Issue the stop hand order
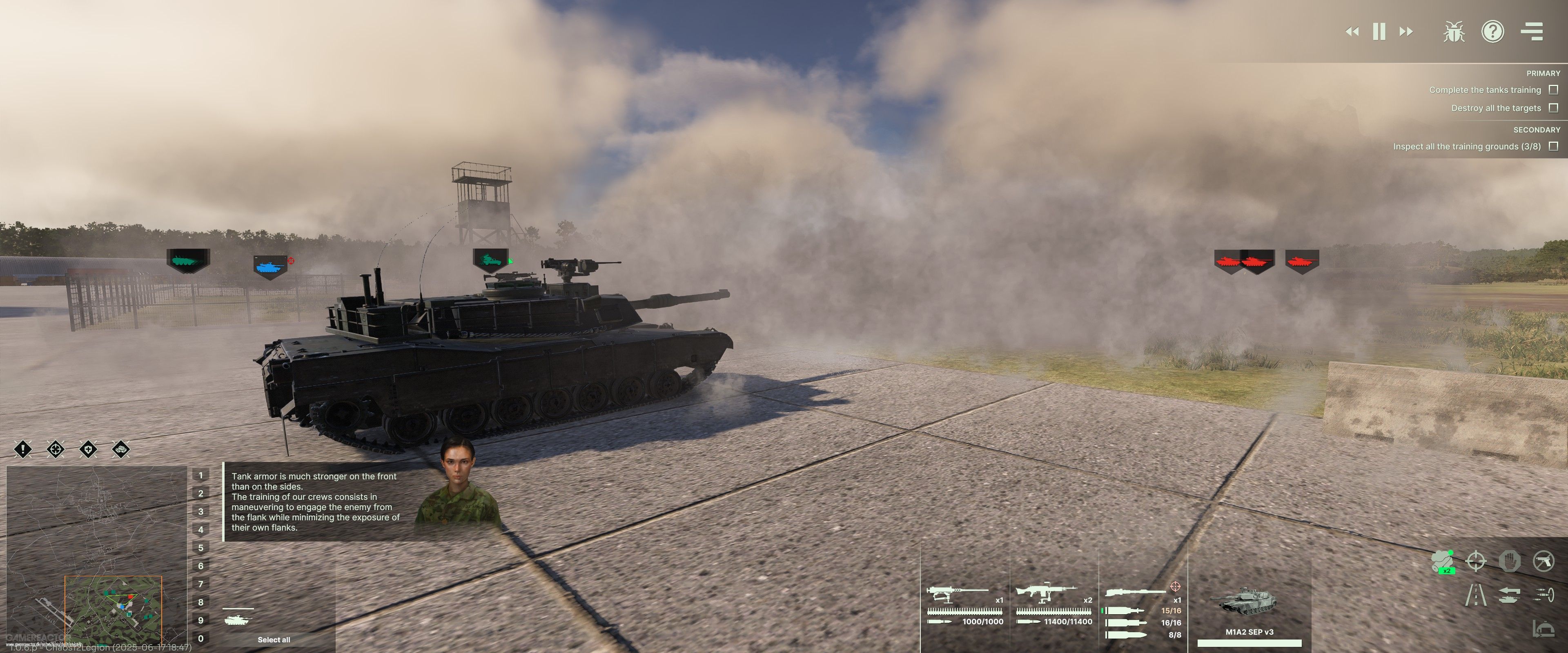 tap(1510, 561)
